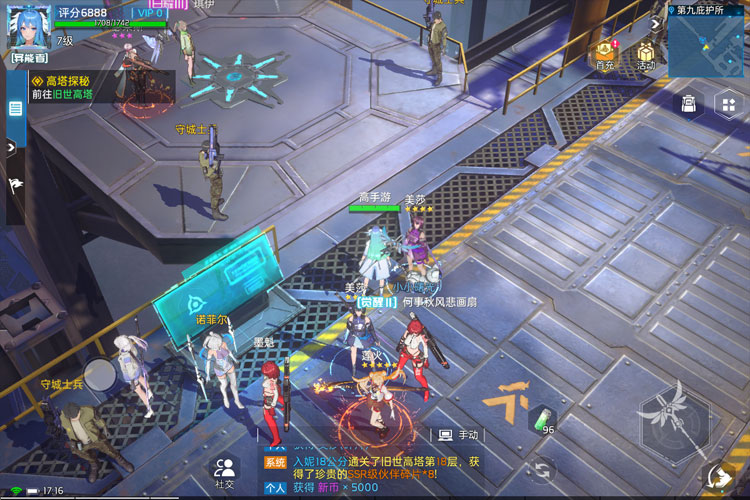Open the backpack inventory
This screenshot has width=750, height=500.
point(689,103)
